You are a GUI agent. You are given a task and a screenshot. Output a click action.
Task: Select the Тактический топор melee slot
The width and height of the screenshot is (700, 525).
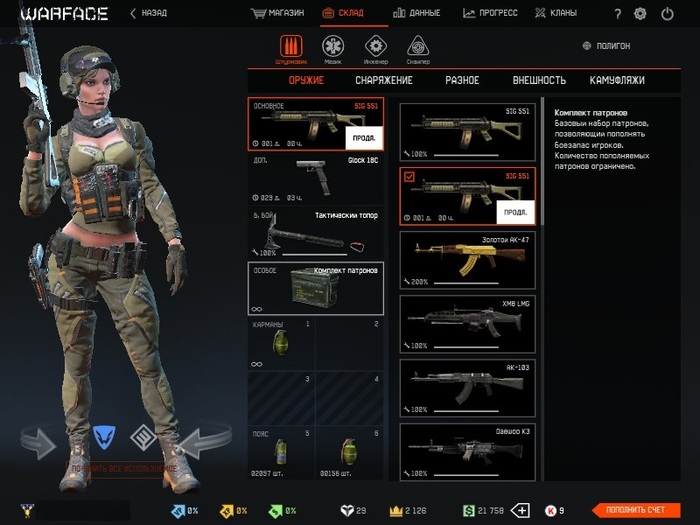pos(315,233)
